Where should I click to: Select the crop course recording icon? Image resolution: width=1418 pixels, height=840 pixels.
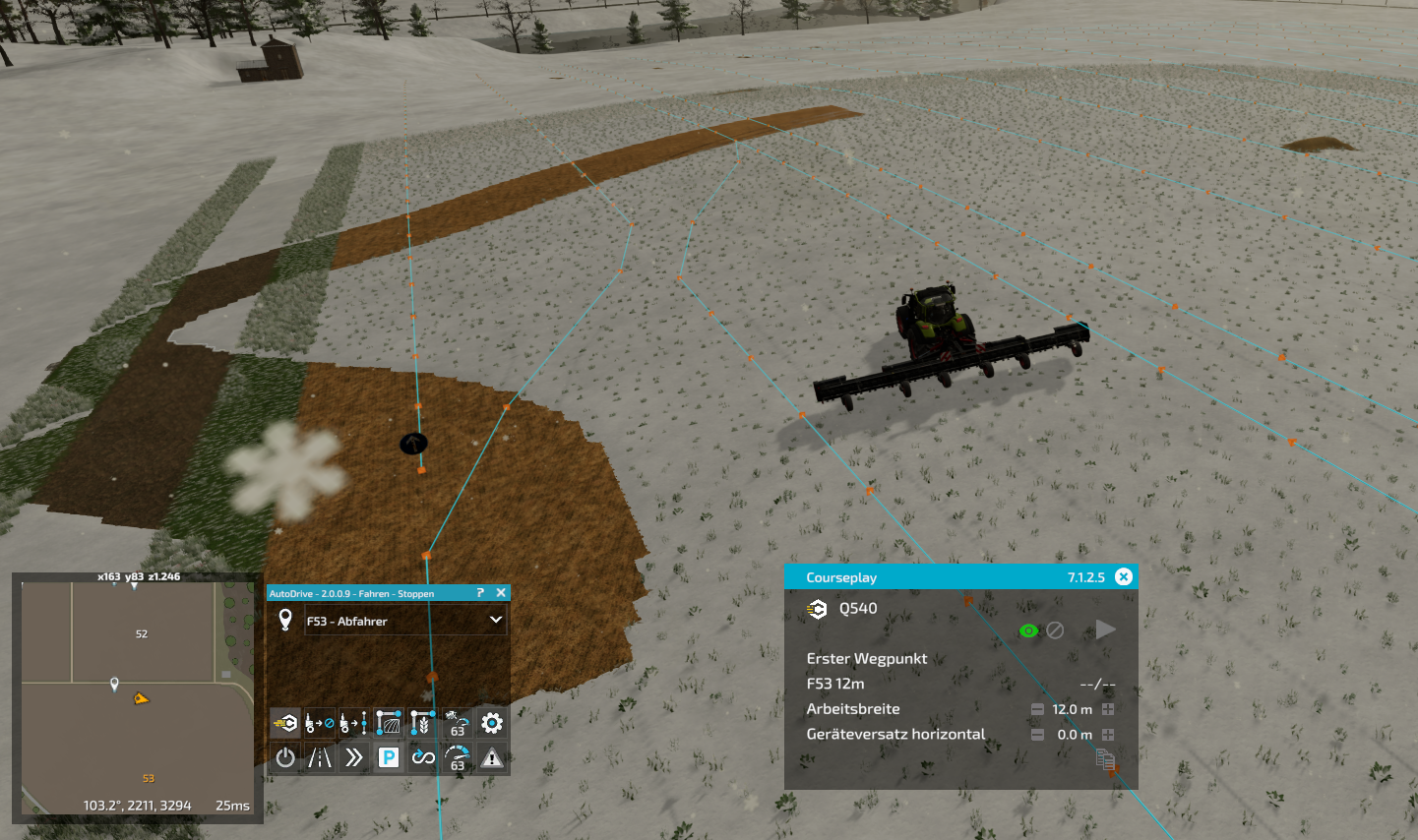pos(422,723)
